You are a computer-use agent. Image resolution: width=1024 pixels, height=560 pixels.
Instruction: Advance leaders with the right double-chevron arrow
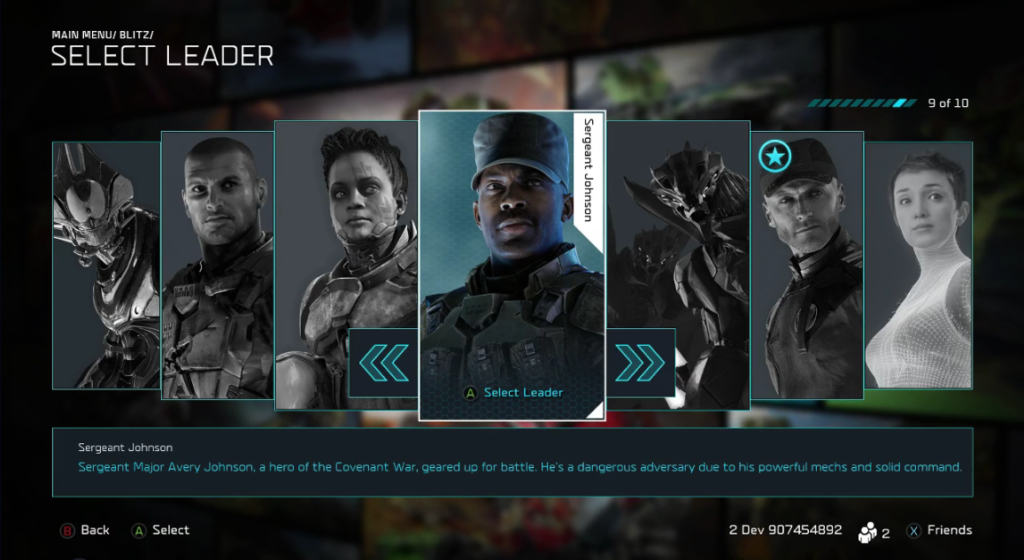click(640, 363)
